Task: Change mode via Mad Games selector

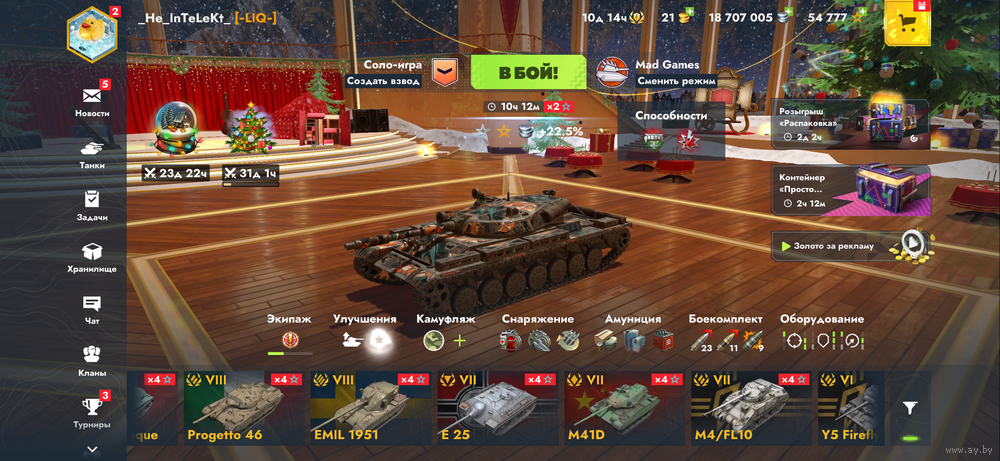Action: click(655, 72)
